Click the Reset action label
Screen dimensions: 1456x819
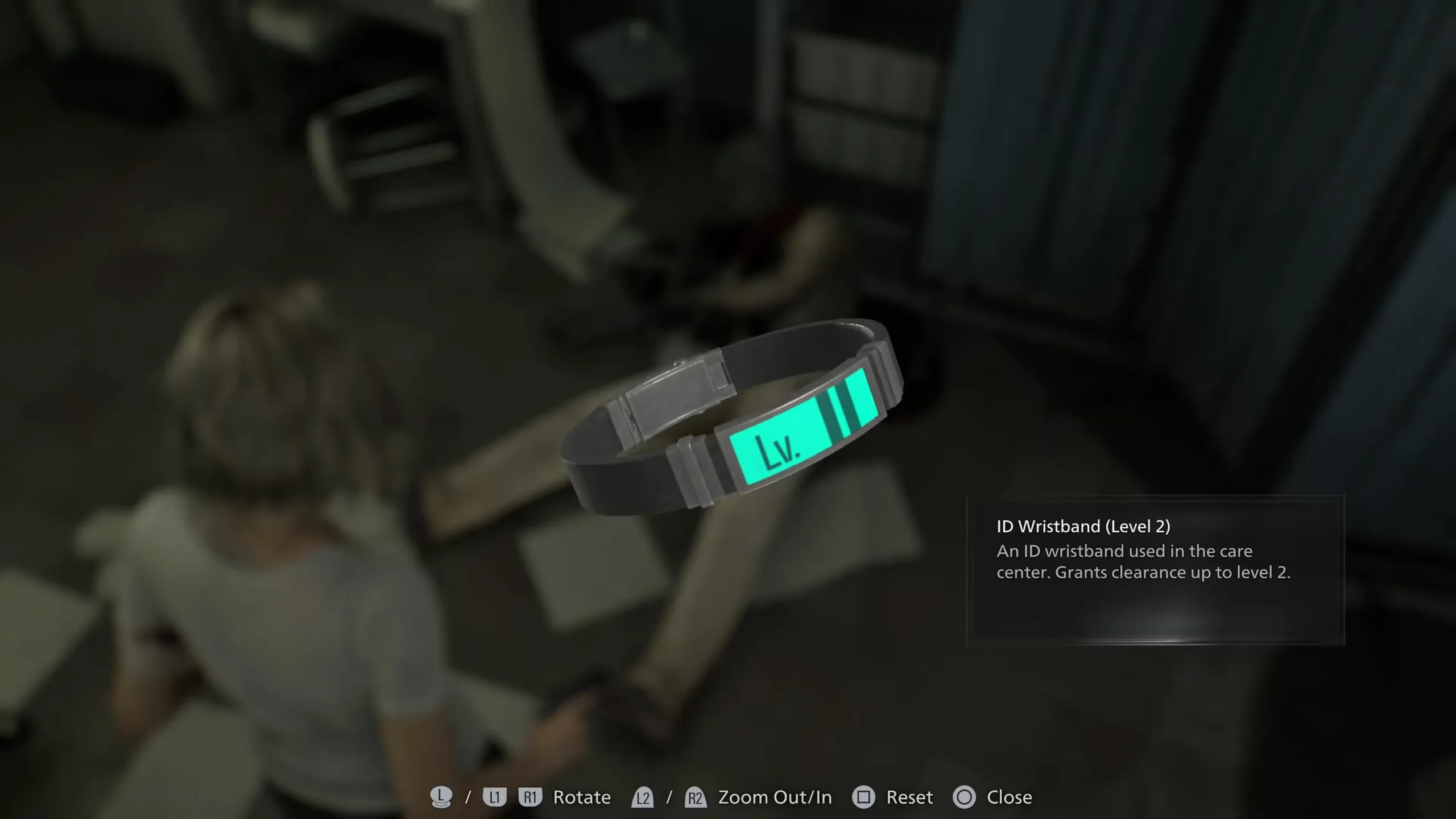tap(910, 797)
